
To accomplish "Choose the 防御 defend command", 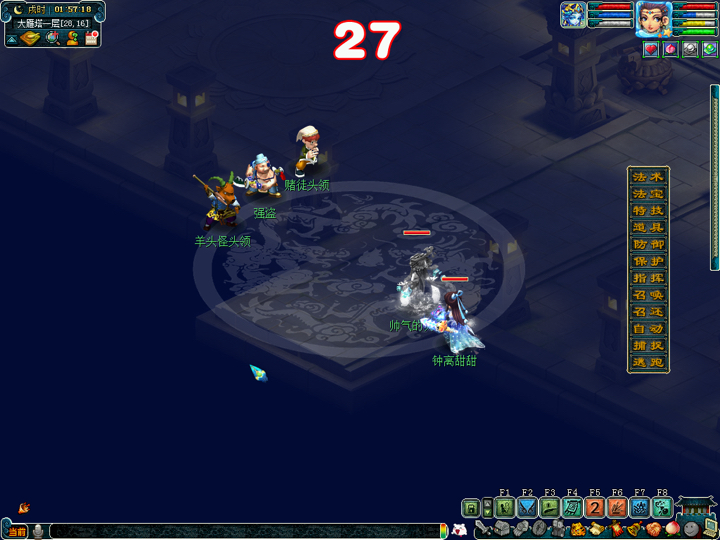I will coord(648,244).
